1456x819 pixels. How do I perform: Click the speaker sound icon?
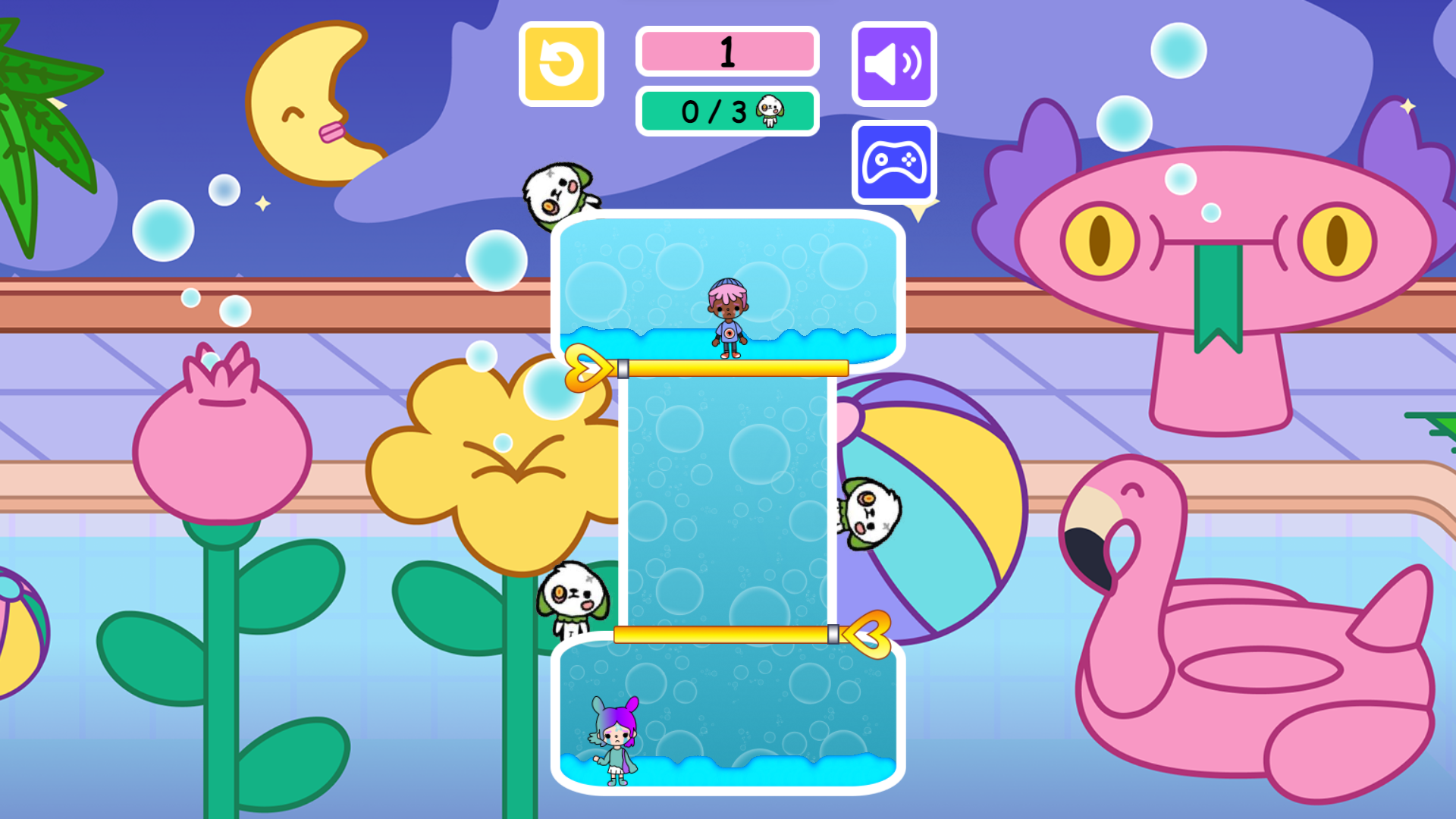click(x=893, y=63)
